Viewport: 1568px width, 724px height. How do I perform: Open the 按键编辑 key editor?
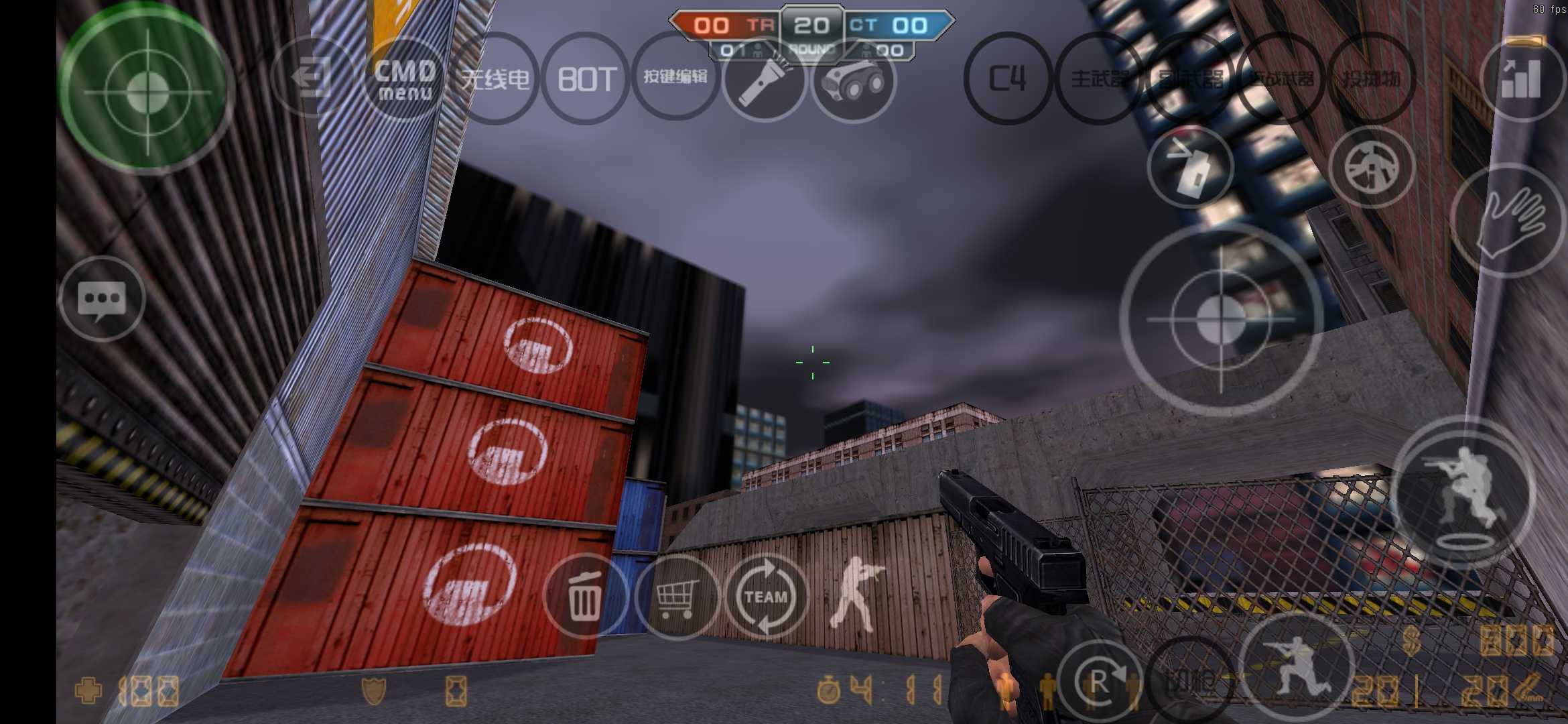pyautogui.click(x=675, y=78)
